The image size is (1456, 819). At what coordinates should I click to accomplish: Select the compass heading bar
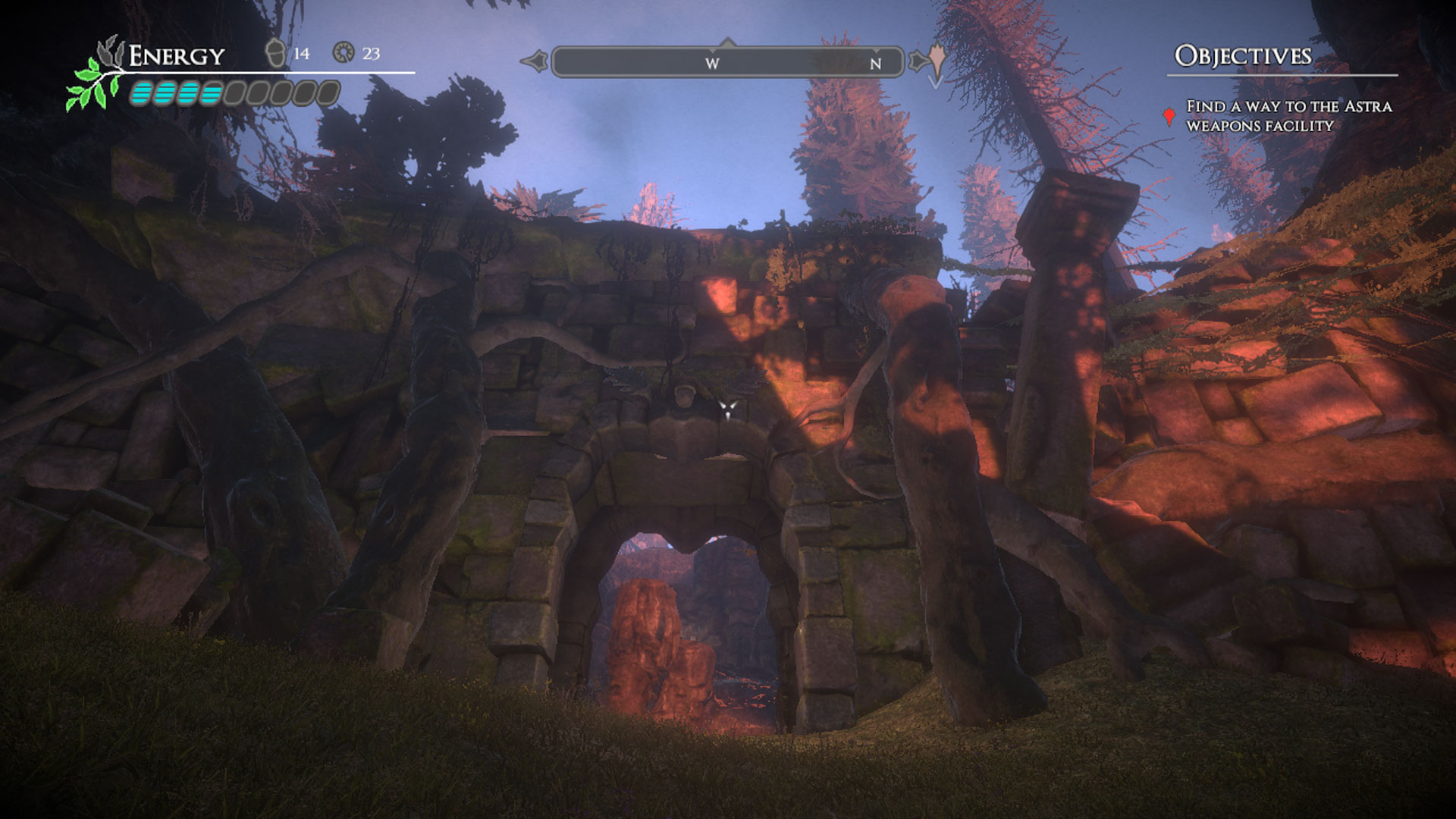pyautogui.click(x=727, y=62)
